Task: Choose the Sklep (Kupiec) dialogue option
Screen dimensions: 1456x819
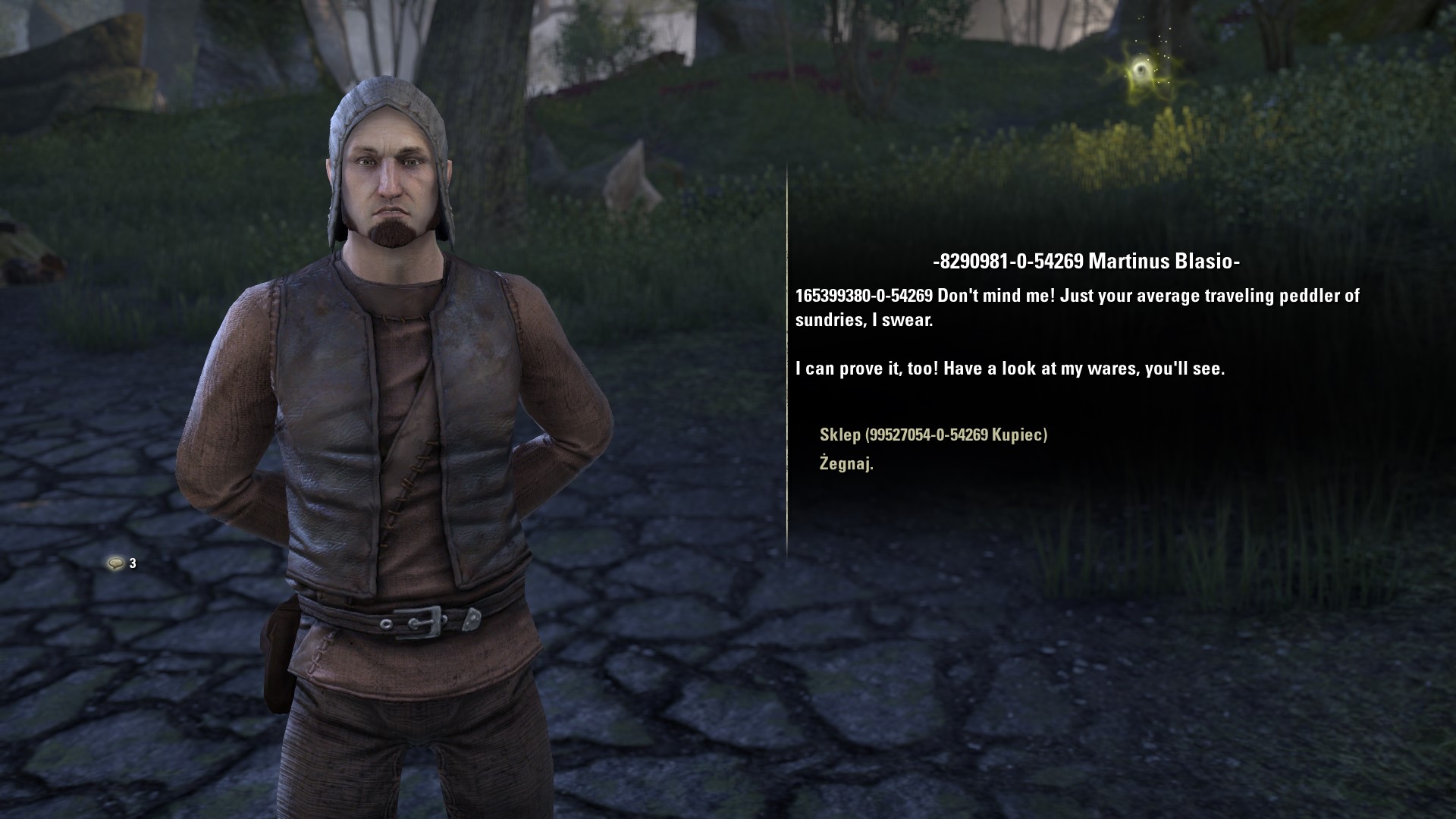Action: click(x=933, y=435)
